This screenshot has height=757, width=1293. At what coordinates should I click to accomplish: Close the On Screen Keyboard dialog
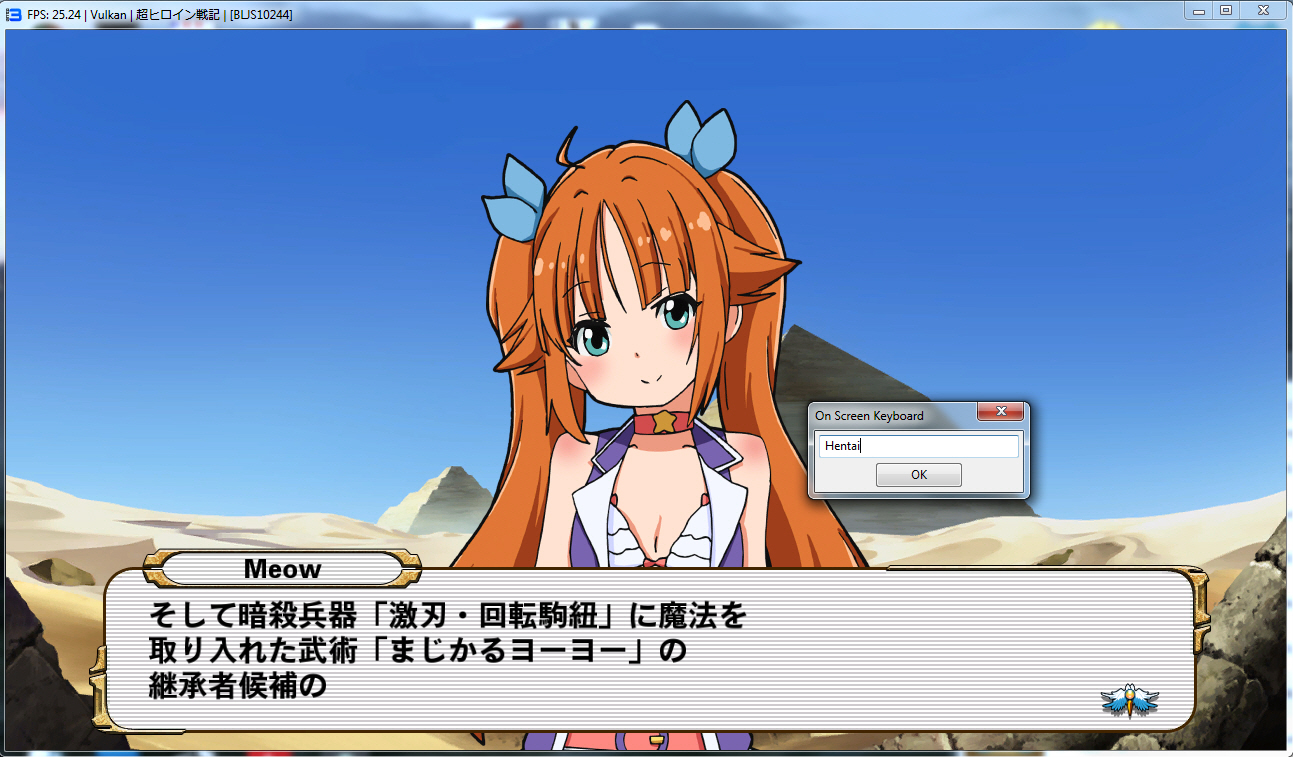[999, 413]
